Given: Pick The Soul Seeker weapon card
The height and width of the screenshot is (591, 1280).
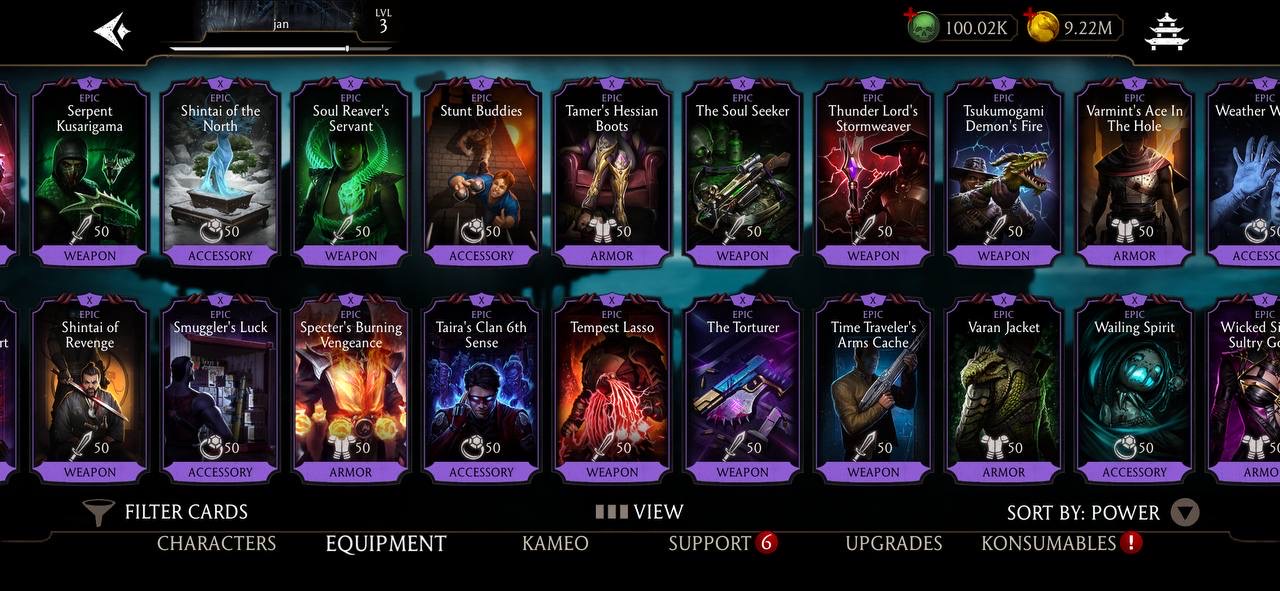Looking at the screenshot, I should pos(742,175).
